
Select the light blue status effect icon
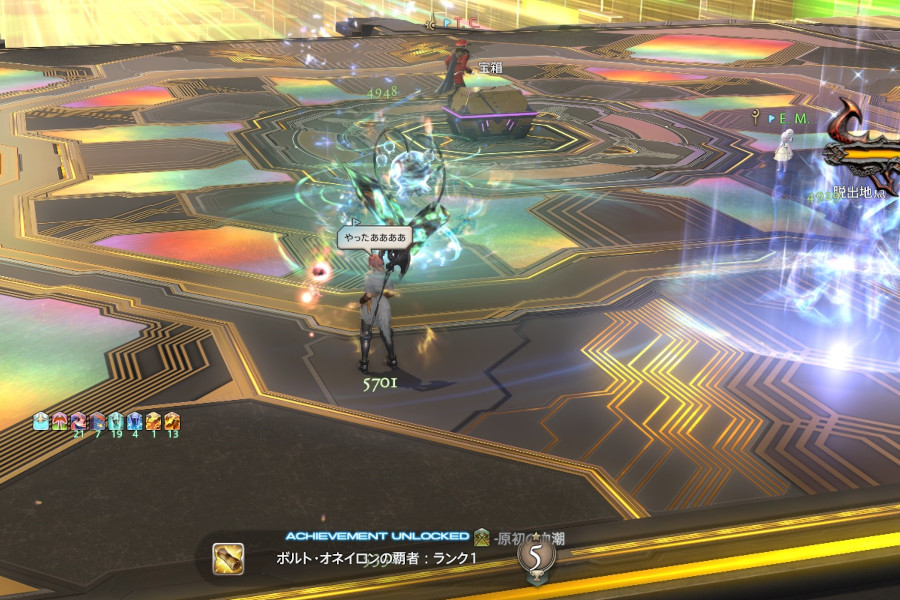(41, 422)
